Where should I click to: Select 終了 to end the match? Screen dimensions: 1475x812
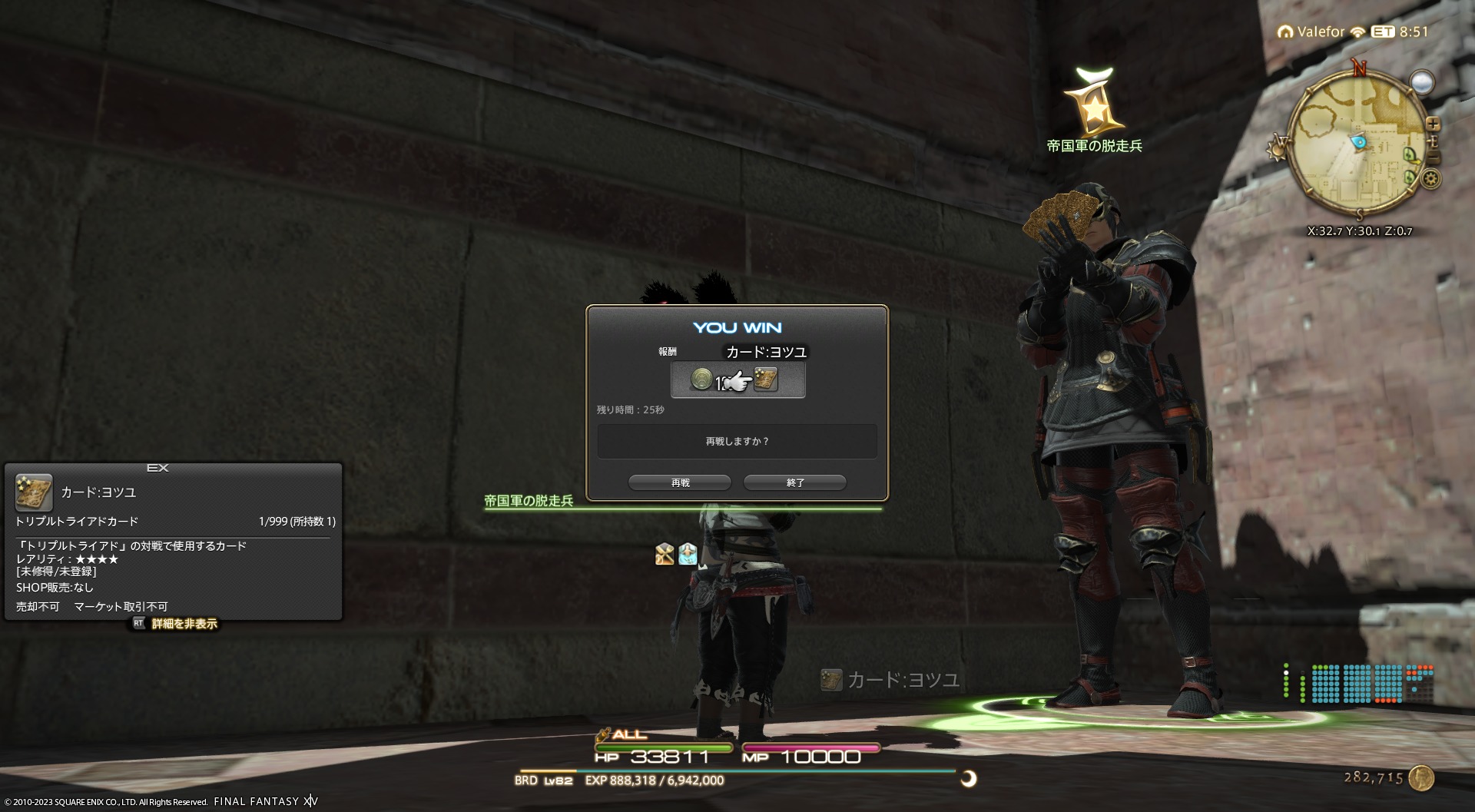point(795,482)
